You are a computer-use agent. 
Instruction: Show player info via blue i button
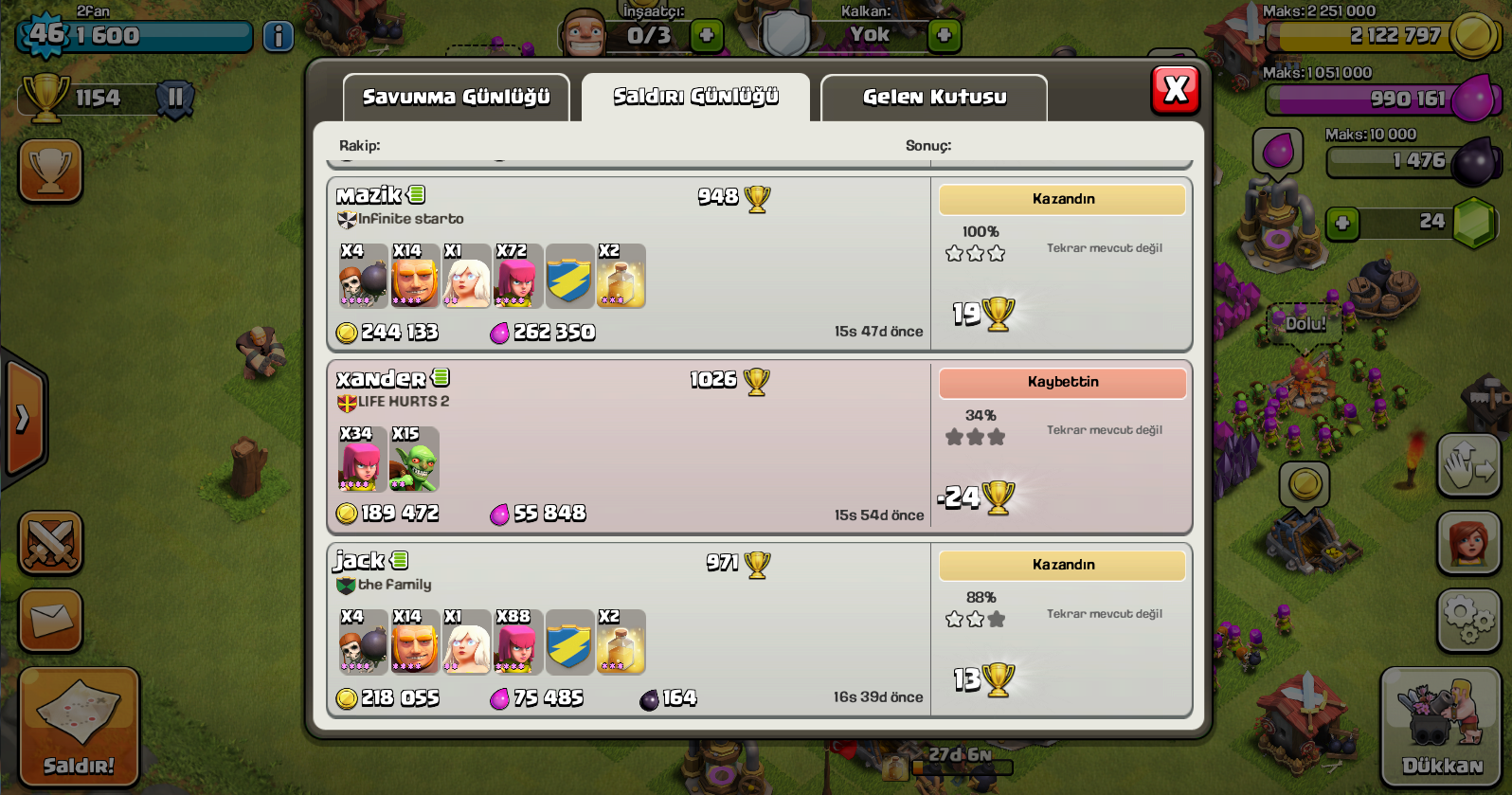(x=278, y=36)
